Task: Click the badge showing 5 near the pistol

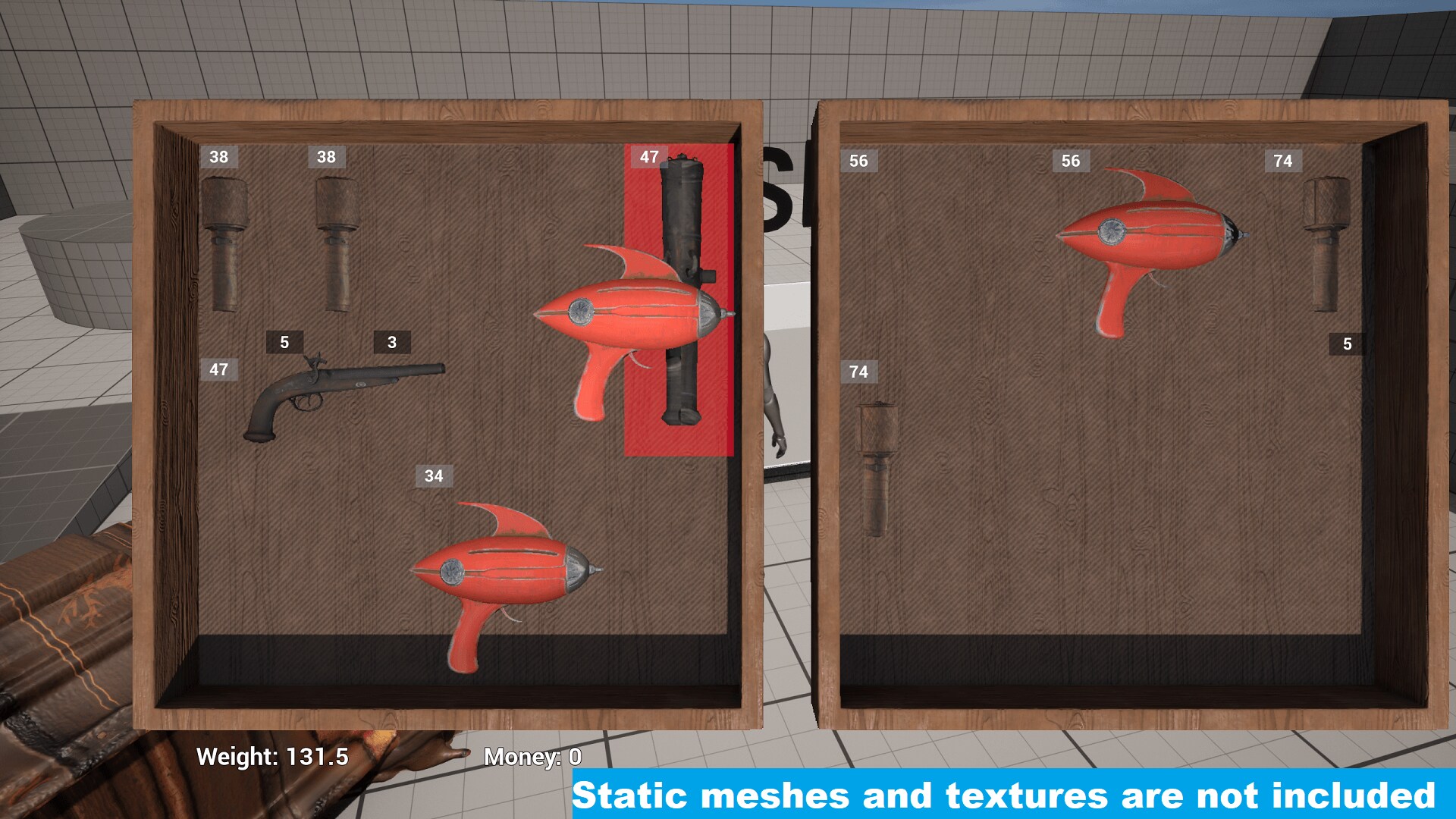Action: tap(284, 343)
